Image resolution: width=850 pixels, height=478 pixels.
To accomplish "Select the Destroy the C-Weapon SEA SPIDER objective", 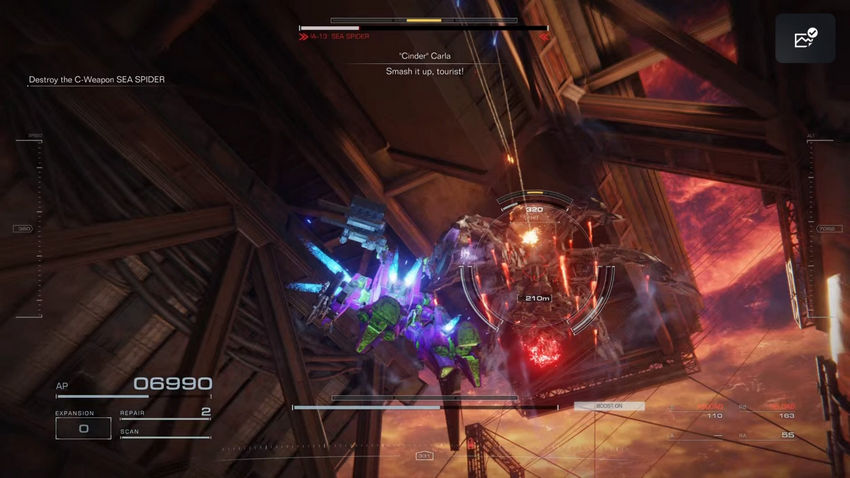I will click(97, 80).
